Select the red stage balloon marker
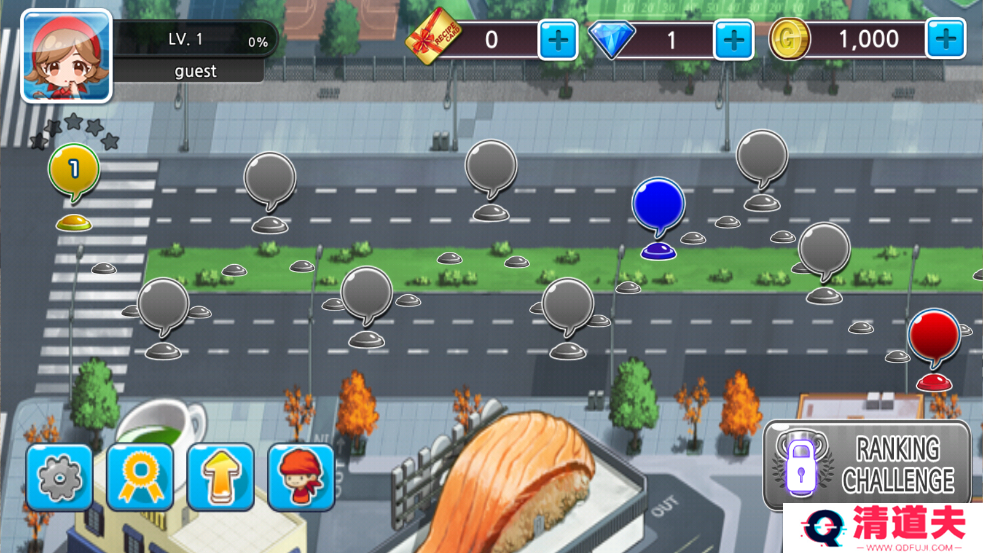Screen dimensions: 983x553 click(934, 335)
